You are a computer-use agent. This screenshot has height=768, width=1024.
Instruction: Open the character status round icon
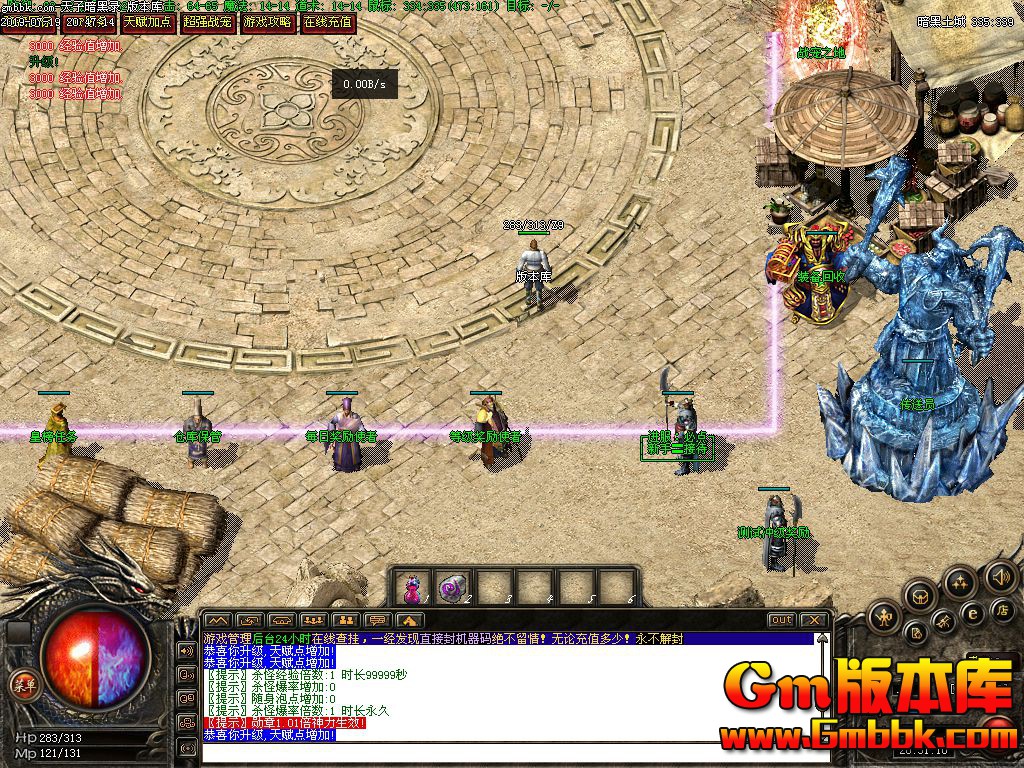[x=884, y=617]
